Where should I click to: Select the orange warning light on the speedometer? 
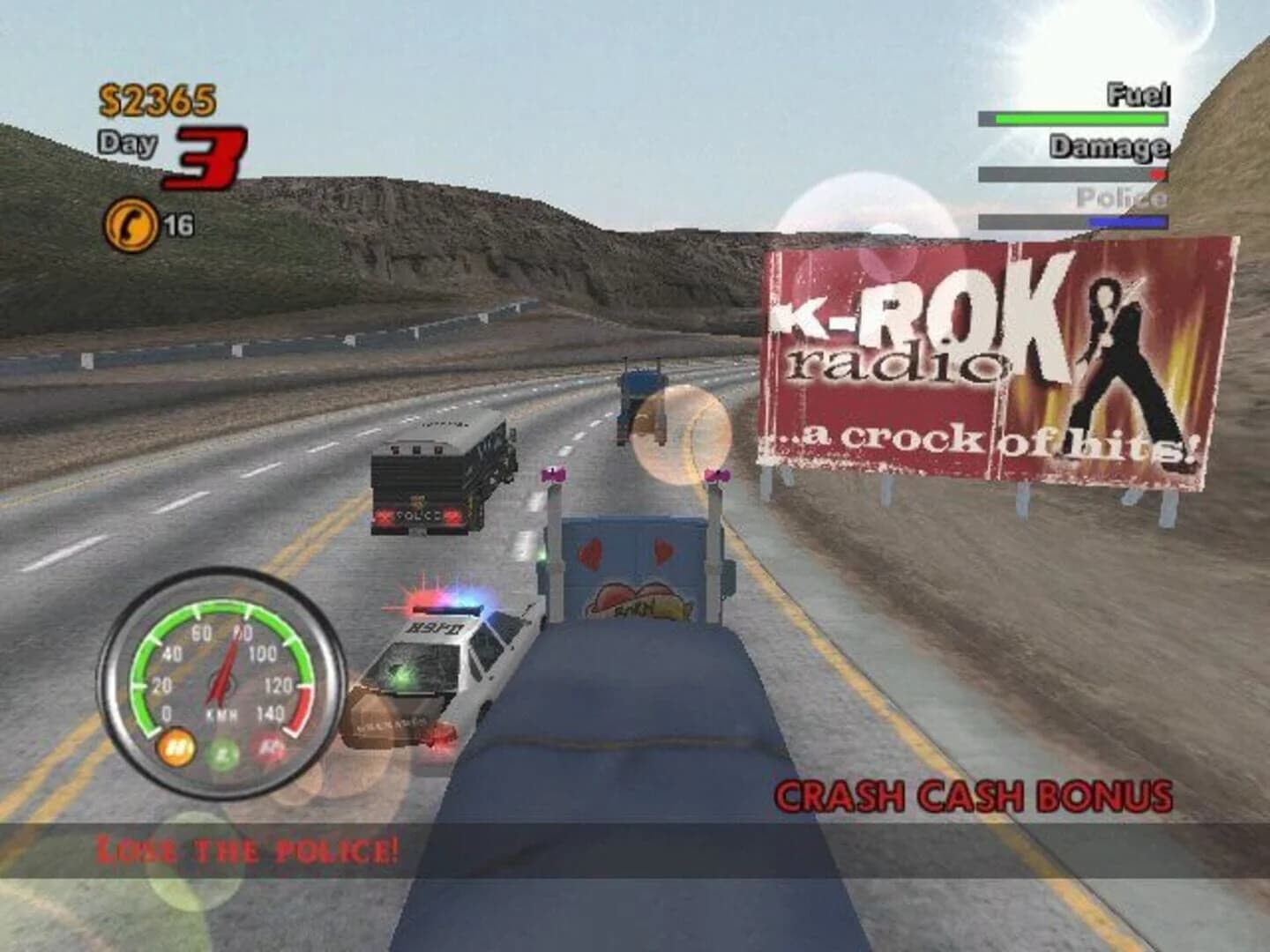tap(179, 746)
